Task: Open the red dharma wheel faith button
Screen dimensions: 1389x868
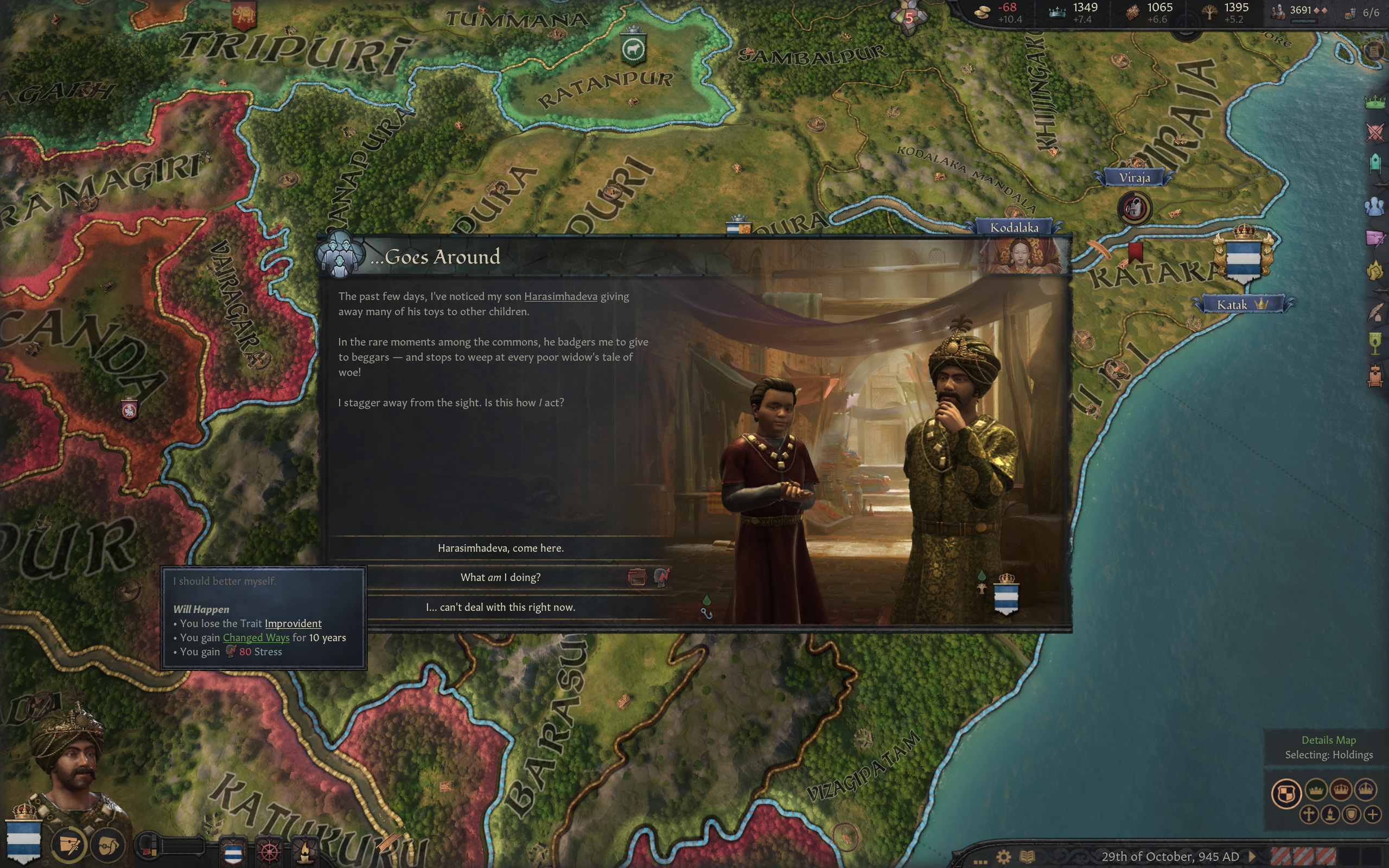Action: 270,850
